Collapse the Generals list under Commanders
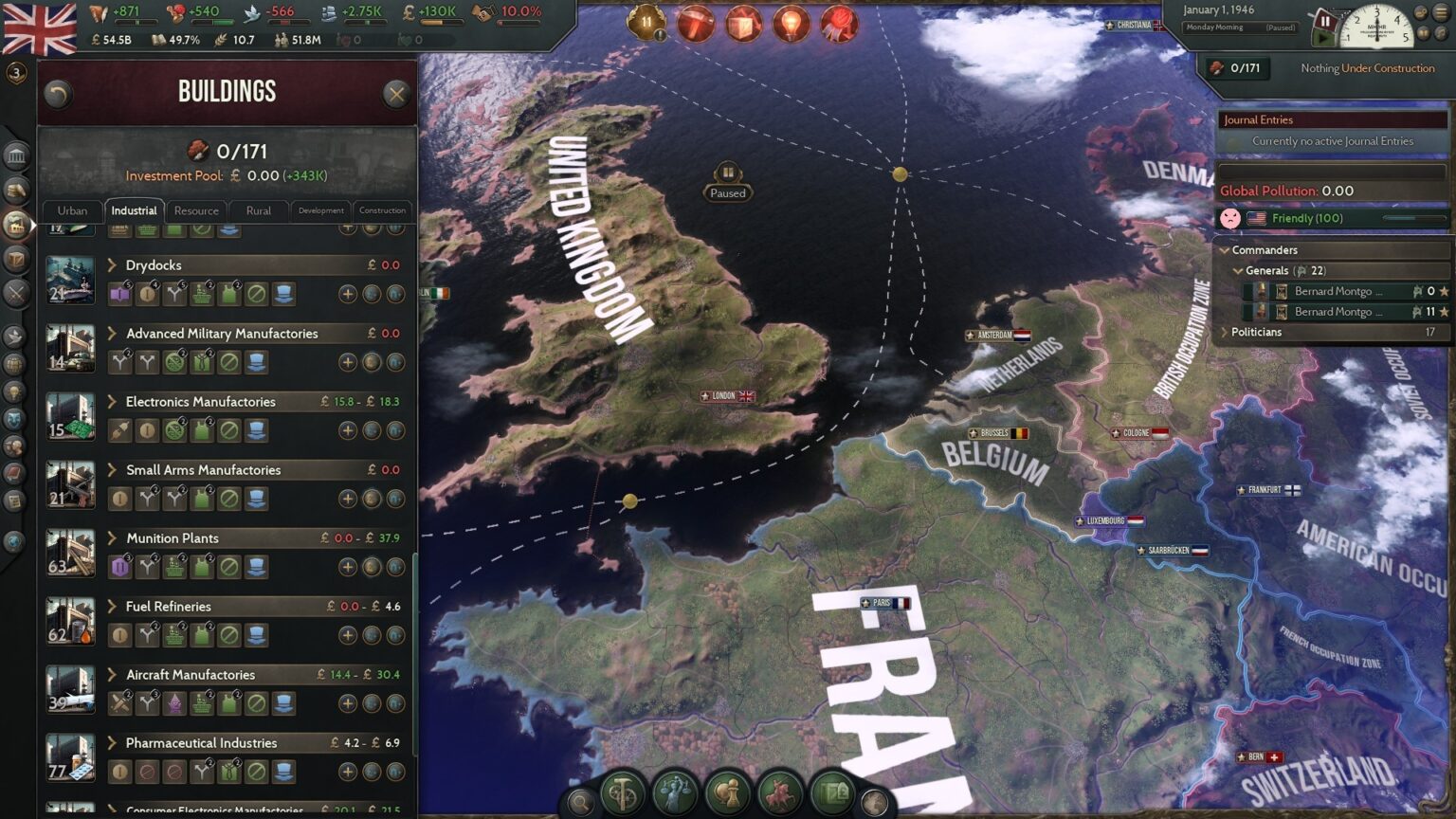The width and height of the screenshot is (1456, 819). click(x=1238, y=270)
